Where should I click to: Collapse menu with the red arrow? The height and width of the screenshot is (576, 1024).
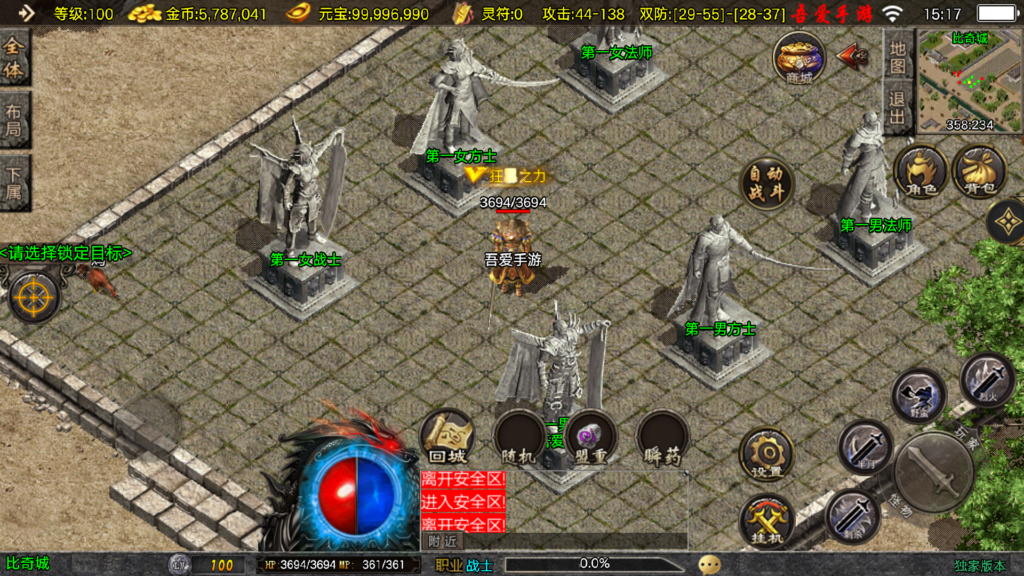point(852,56)
